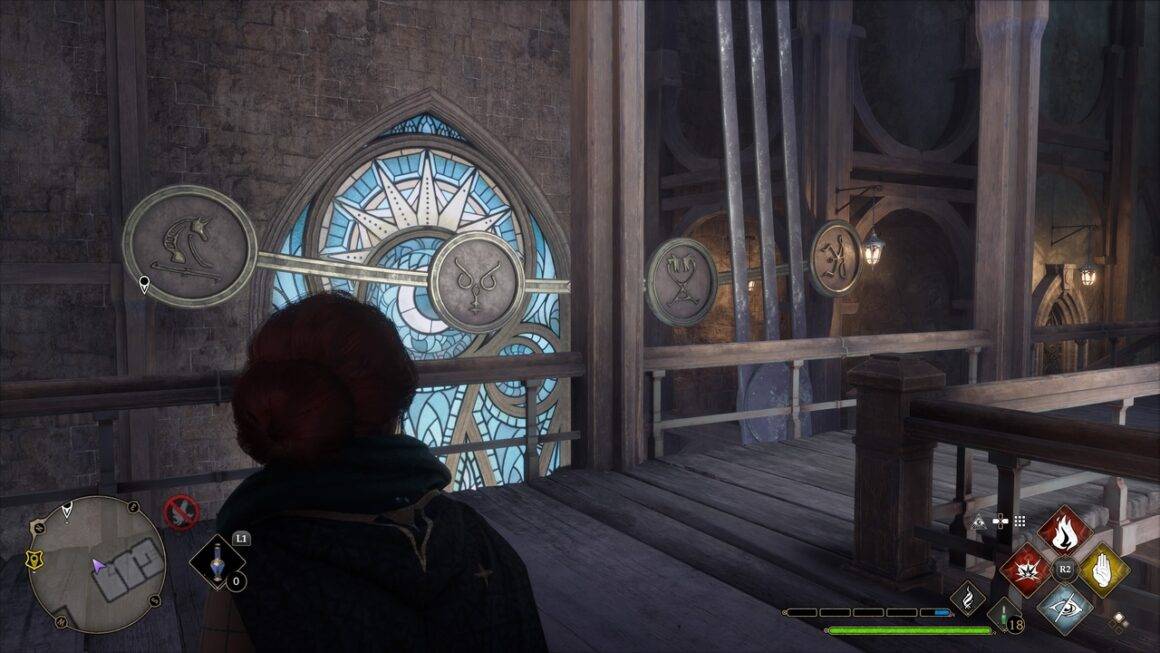Click the triangle eye Revelio icon

pos(980,521)
